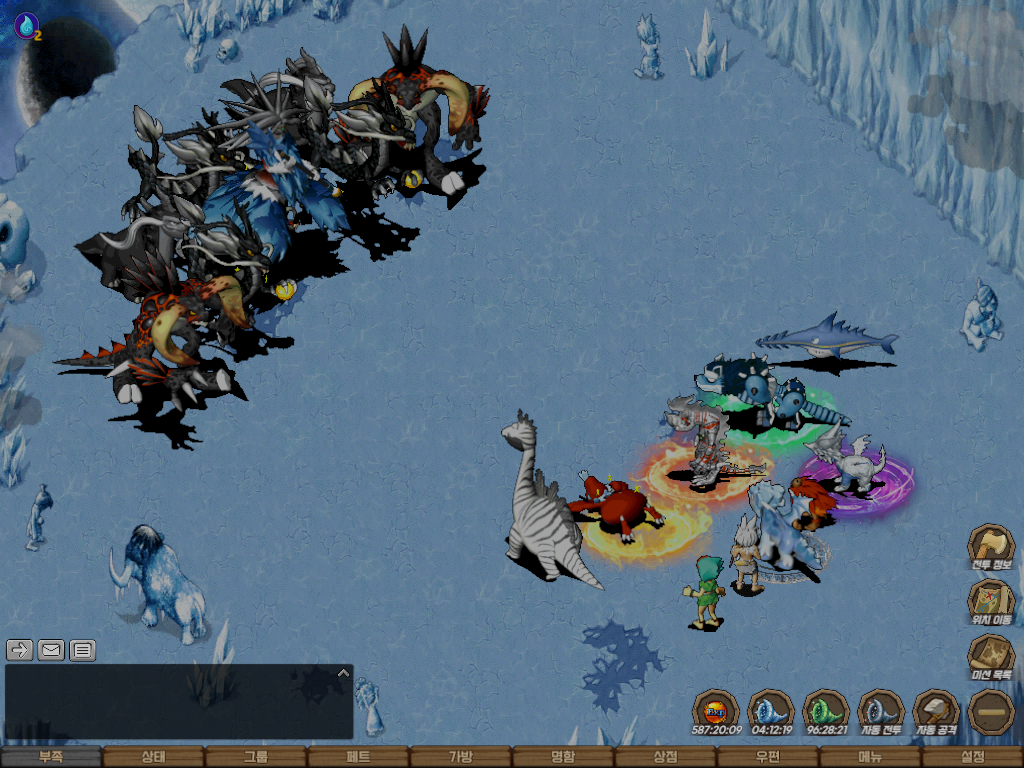The width and height of the screenshot is (1024, 768).
Task: Open the 메뉴 (Menu) button
Action: point(870,758)
